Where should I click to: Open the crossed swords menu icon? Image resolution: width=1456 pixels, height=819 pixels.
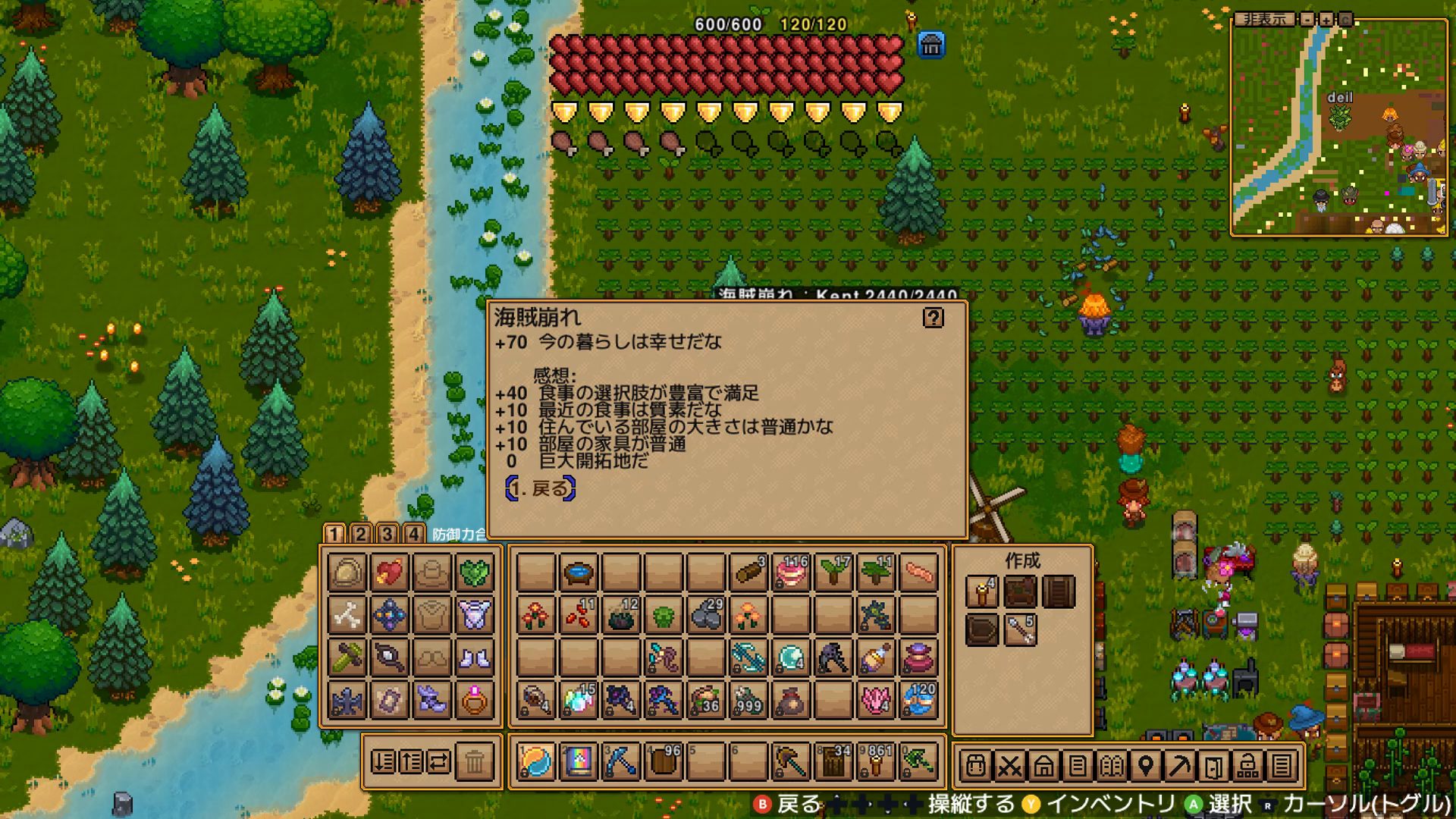(x=1009, y=766)
